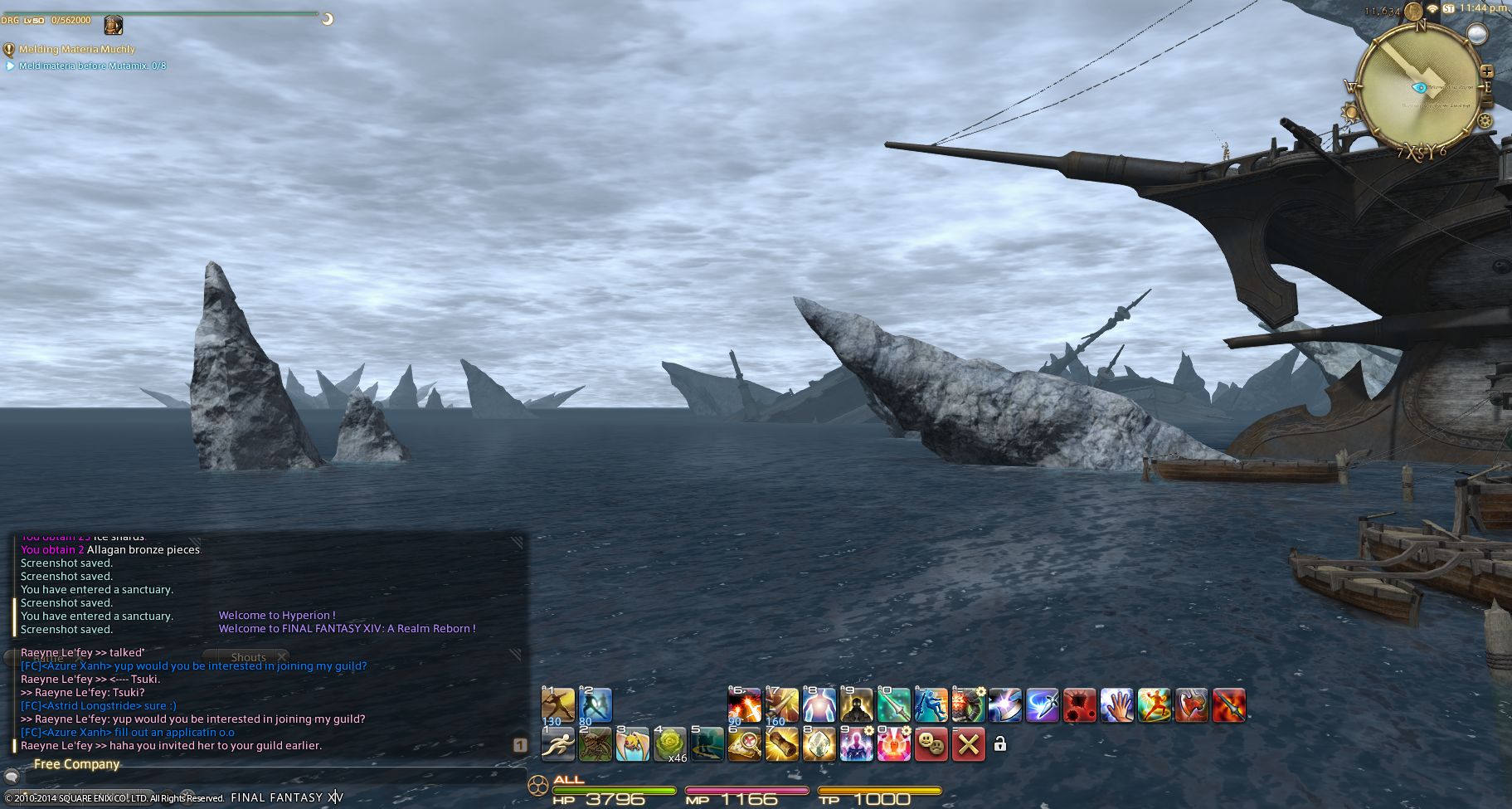Select the Melding Materia Muchly quest tracker
The width and height of the screenshot is (1512, 809).
pyautogui.click(x=76, y=50)
